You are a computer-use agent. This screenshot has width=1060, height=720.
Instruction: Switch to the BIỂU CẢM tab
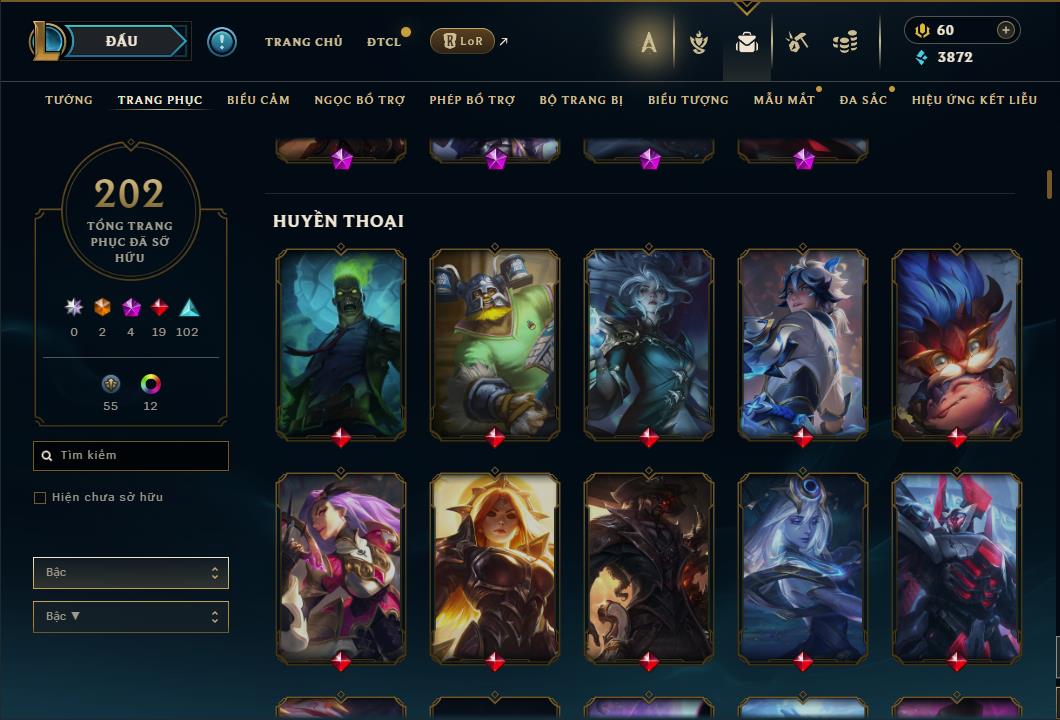(x=258, y=100)
